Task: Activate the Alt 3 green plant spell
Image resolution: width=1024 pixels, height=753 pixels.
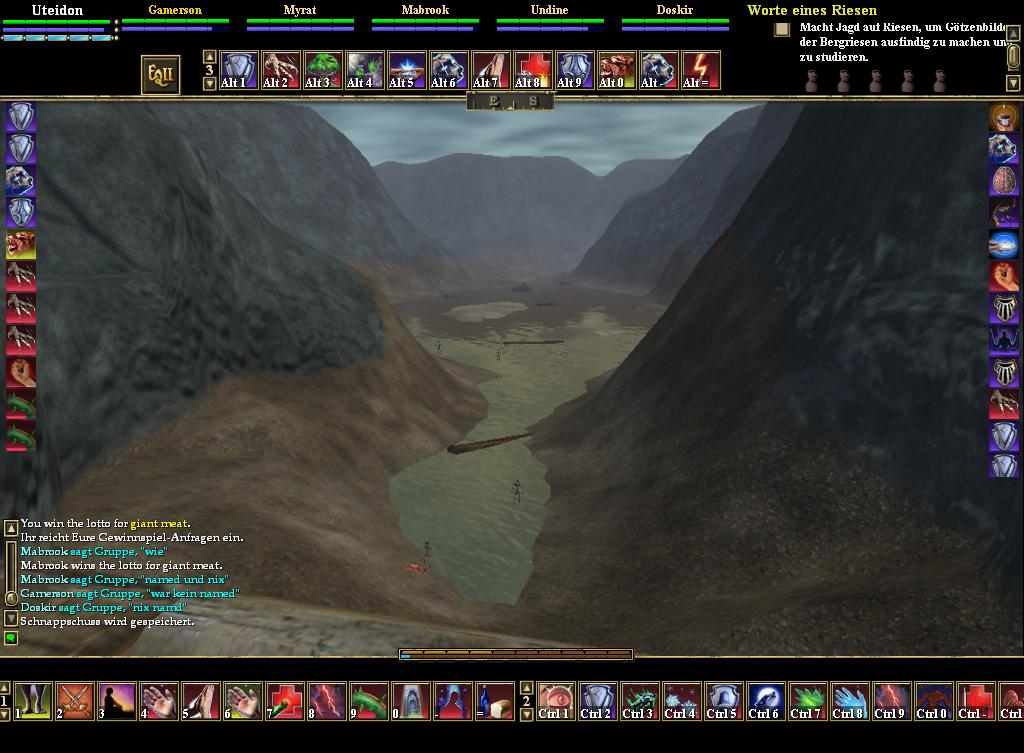Action: point(323,71)
